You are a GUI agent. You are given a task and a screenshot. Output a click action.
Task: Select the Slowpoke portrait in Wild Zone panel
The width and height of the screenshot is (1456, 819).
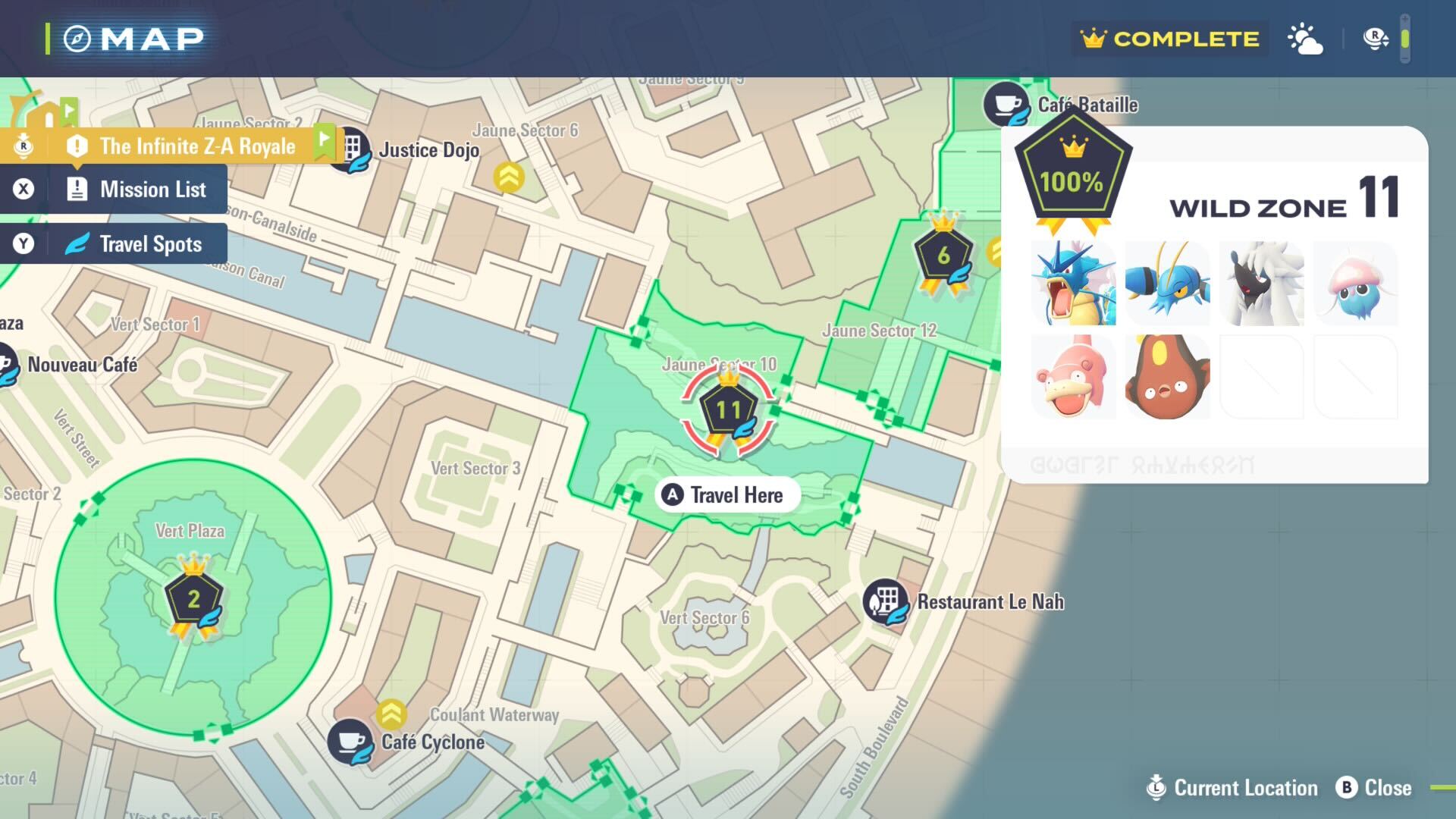click(1074, 377)
